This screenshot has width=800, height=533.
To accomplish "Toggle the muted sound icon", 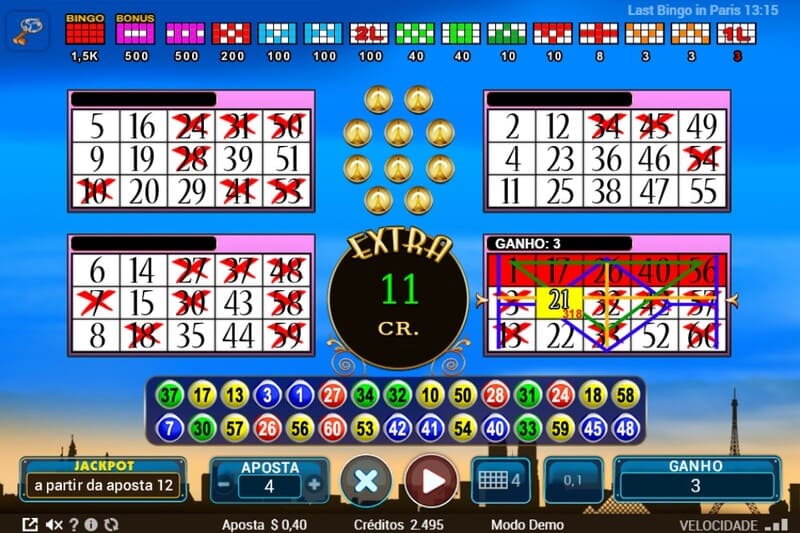I will coord(54,524).
